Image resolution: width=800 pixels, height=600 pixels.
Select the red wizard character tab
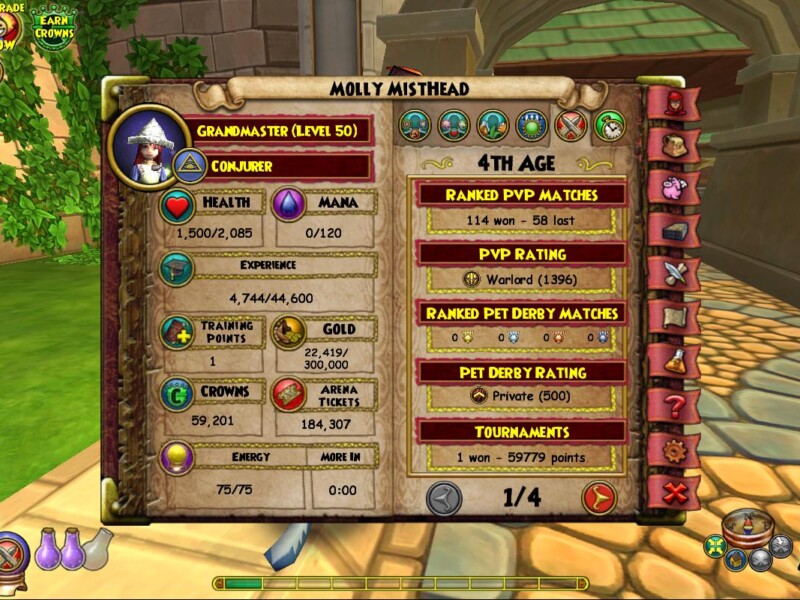pos(672,104)
